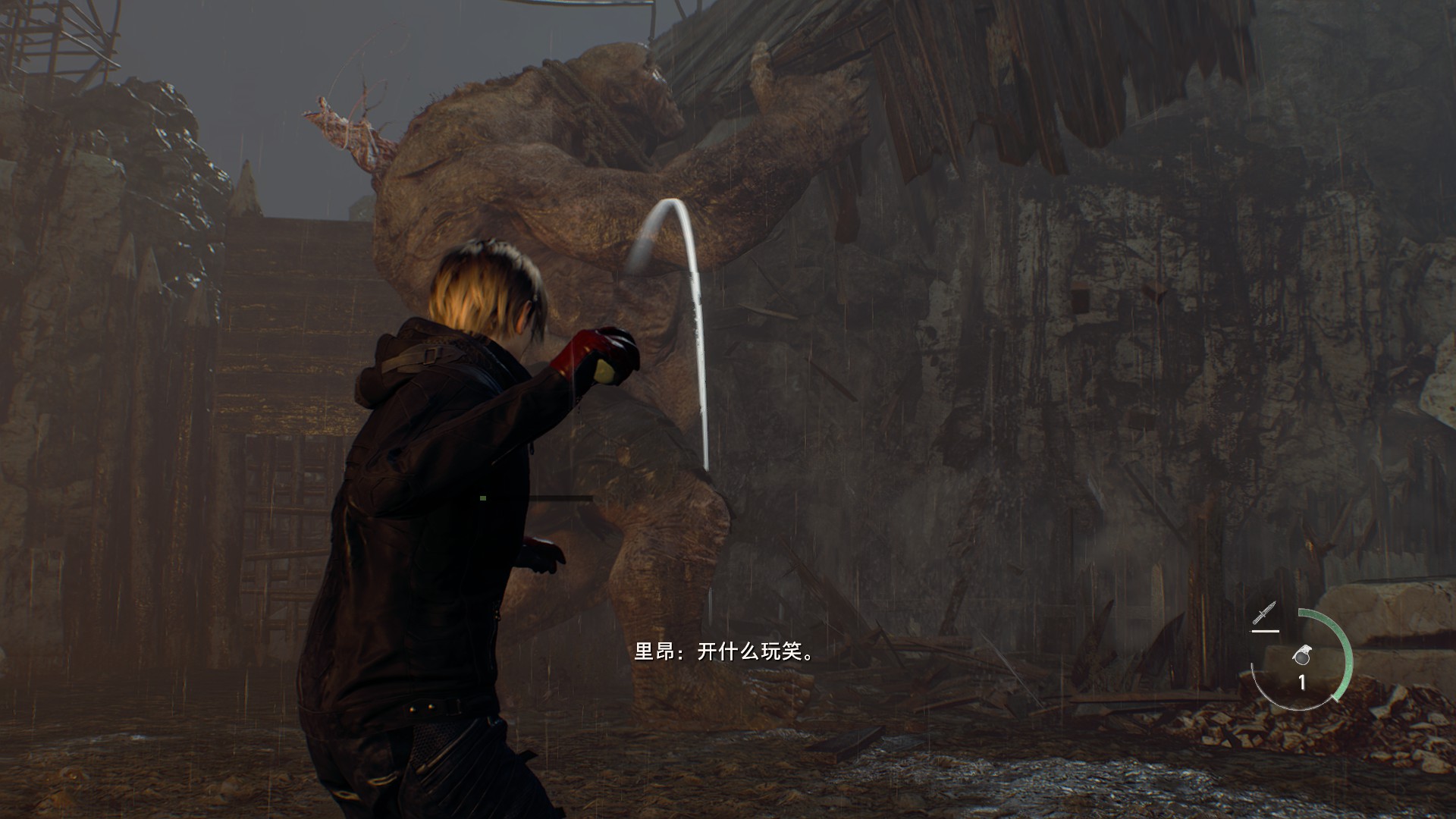Click the equipped grenade weapon icon
Screen dimensions: 1456x819
tap(1302, 656)
